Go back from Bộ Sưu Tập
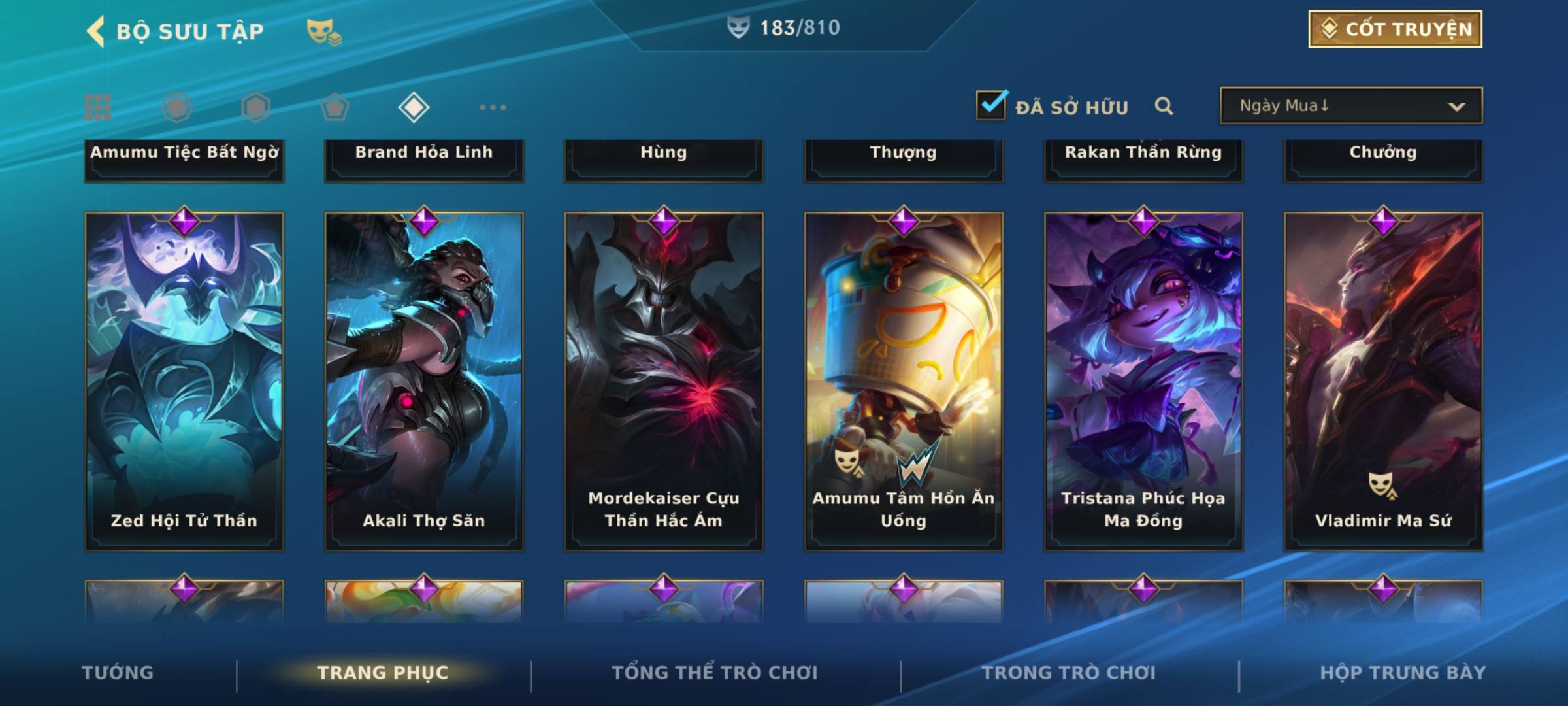 [96, 31]
